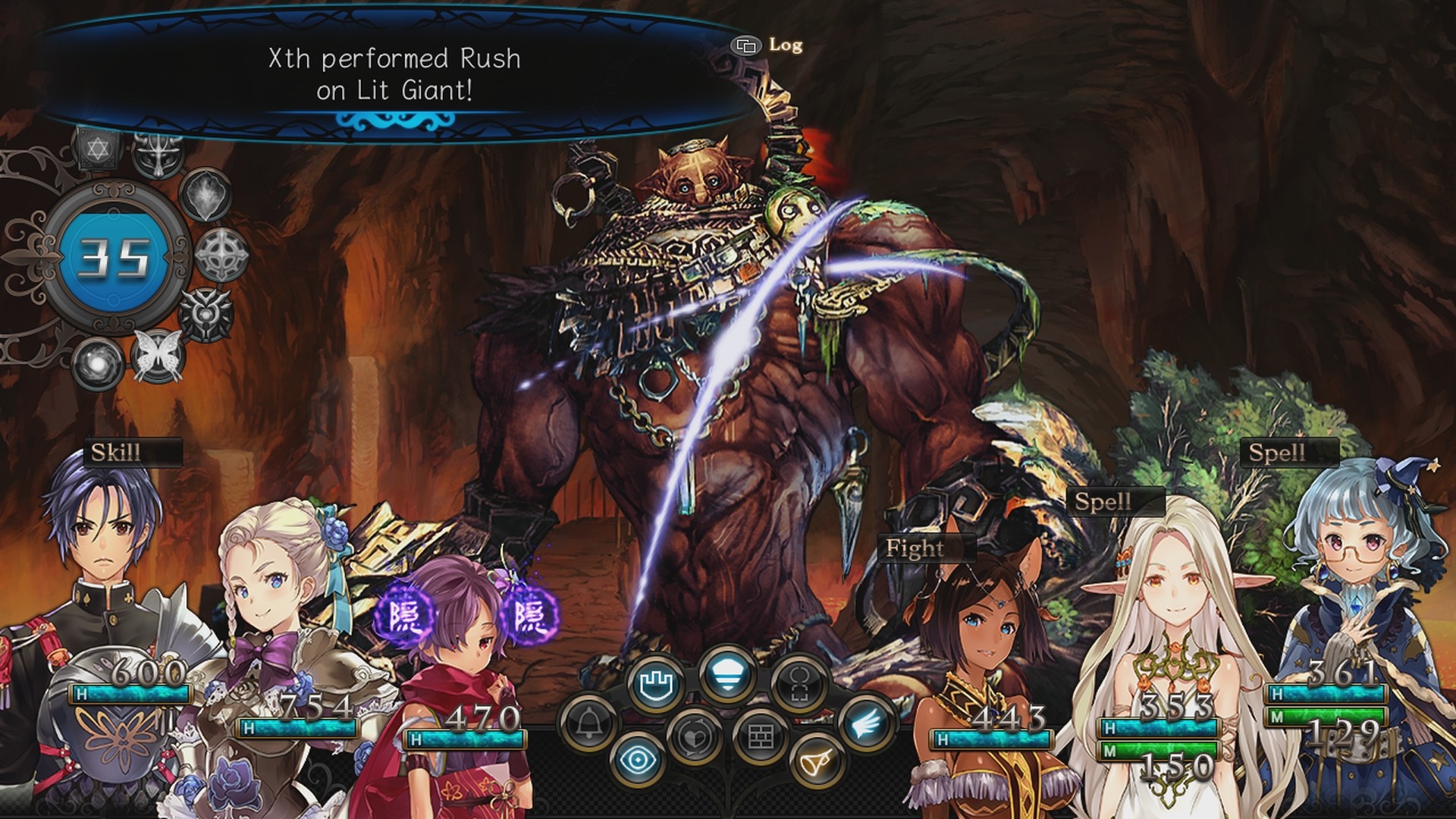Select the brick wall icon

tap(760, 737)
